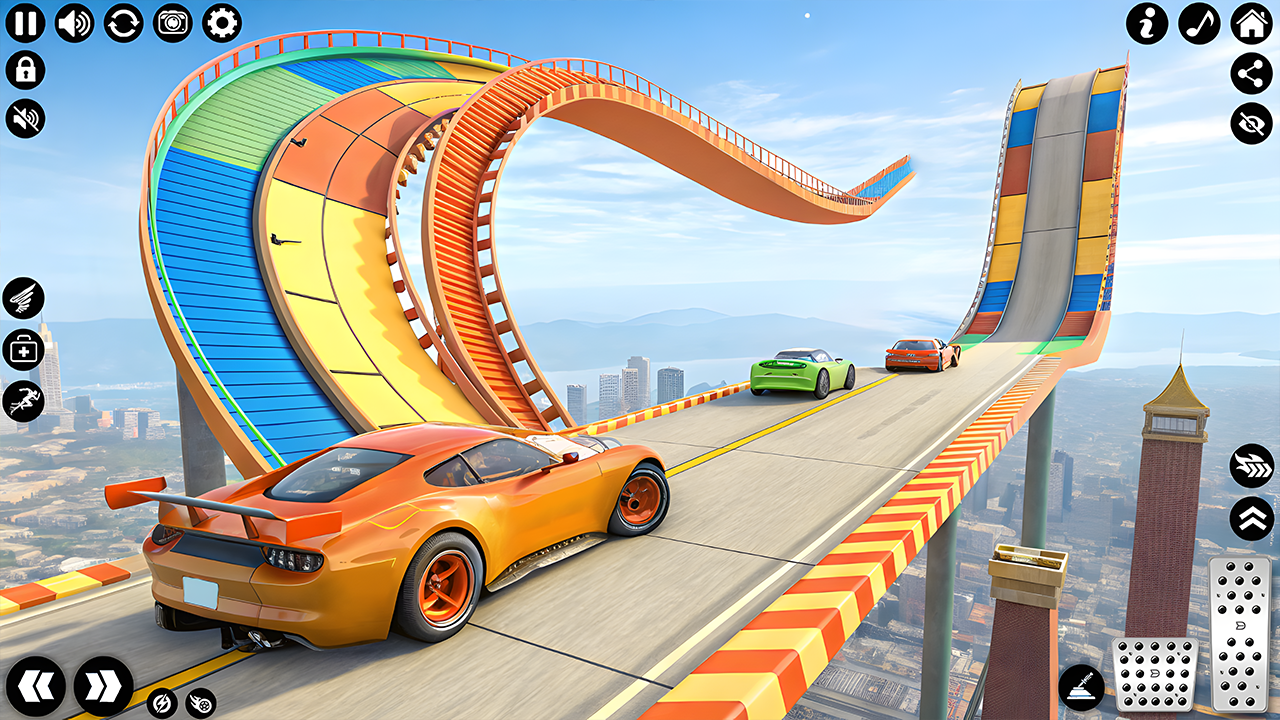This screenshot has width=1280, height=720.
Task: Click the padlock icon
Action: (25, 70)
